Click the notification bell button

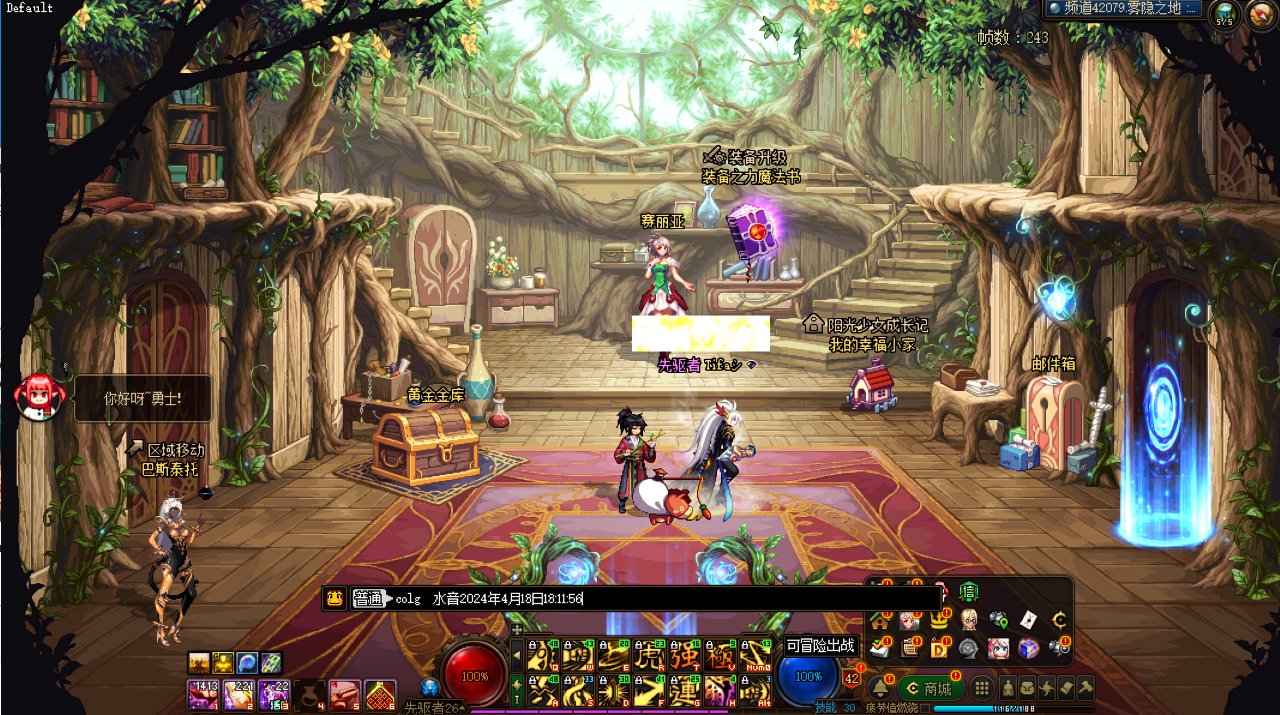[881, 688]
